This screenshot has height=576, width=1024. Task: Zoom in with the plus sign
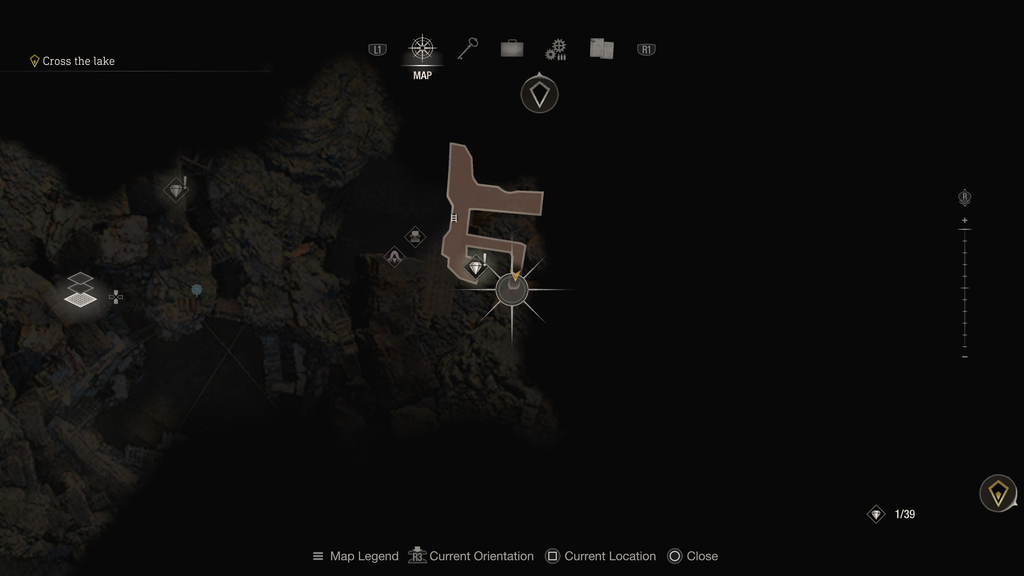(965, 220)
